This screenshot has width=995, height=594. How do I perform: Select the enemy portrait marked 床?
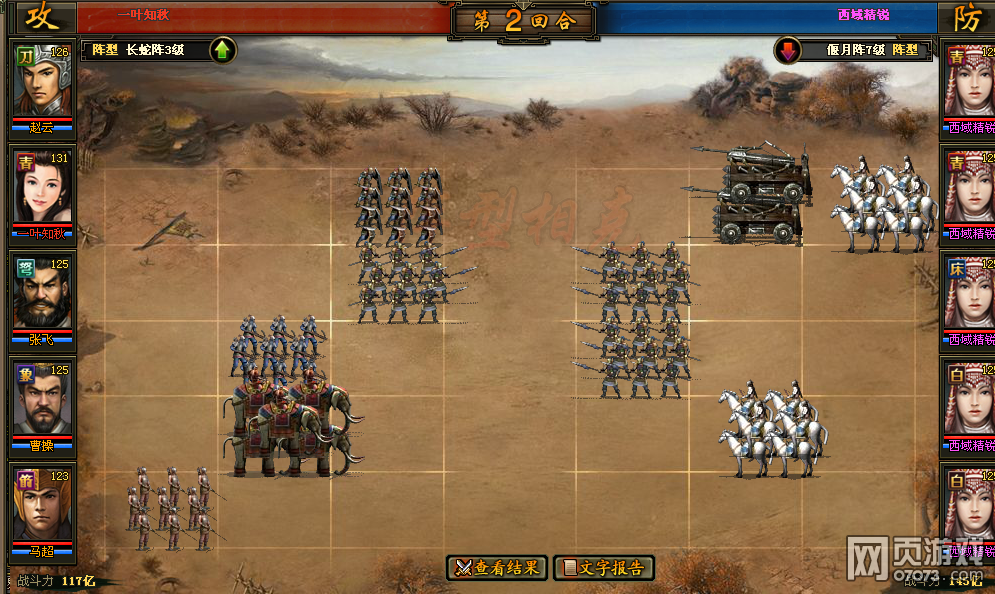coord(969,296)
